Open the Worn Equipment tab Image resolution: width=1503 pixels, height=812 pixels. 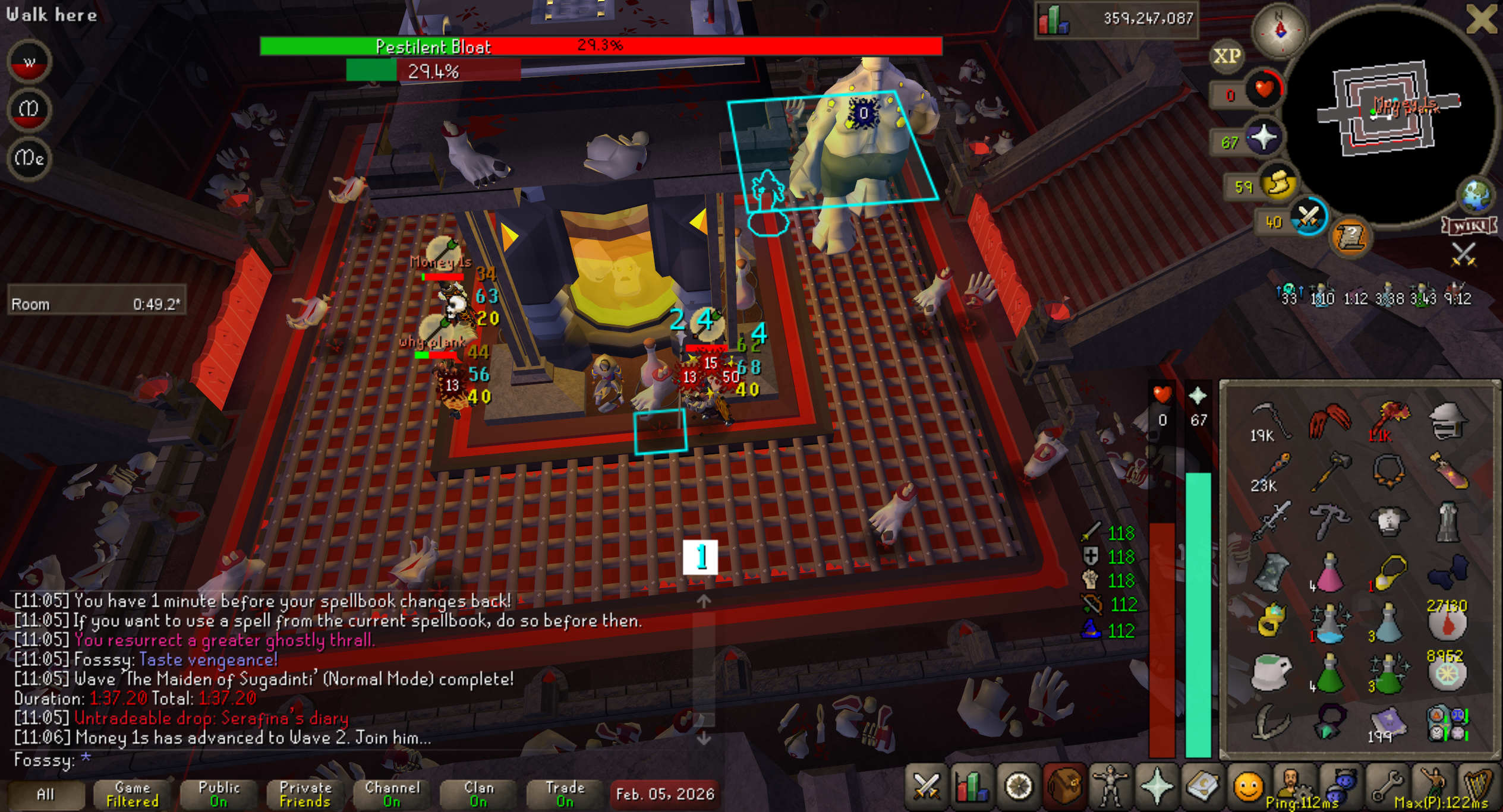tap(1110, 787)
